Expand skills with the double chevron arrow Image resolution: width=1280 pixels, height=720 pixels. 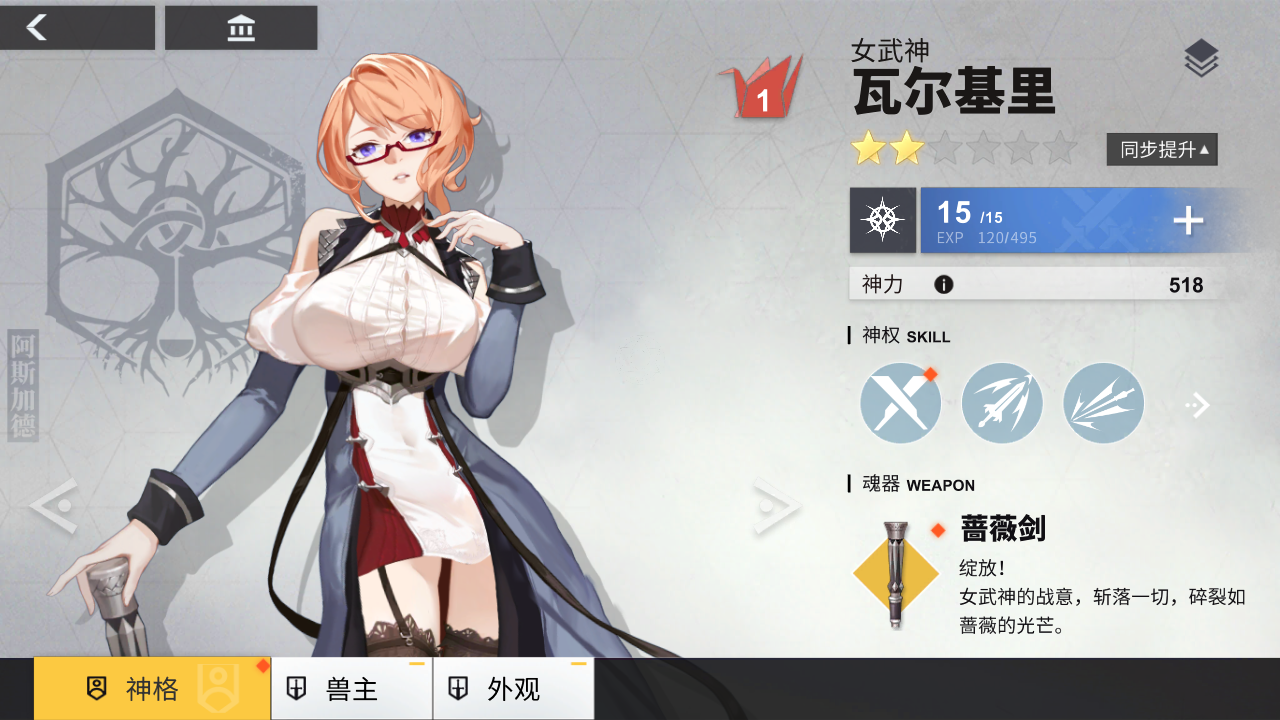[x=1198, y=405]
